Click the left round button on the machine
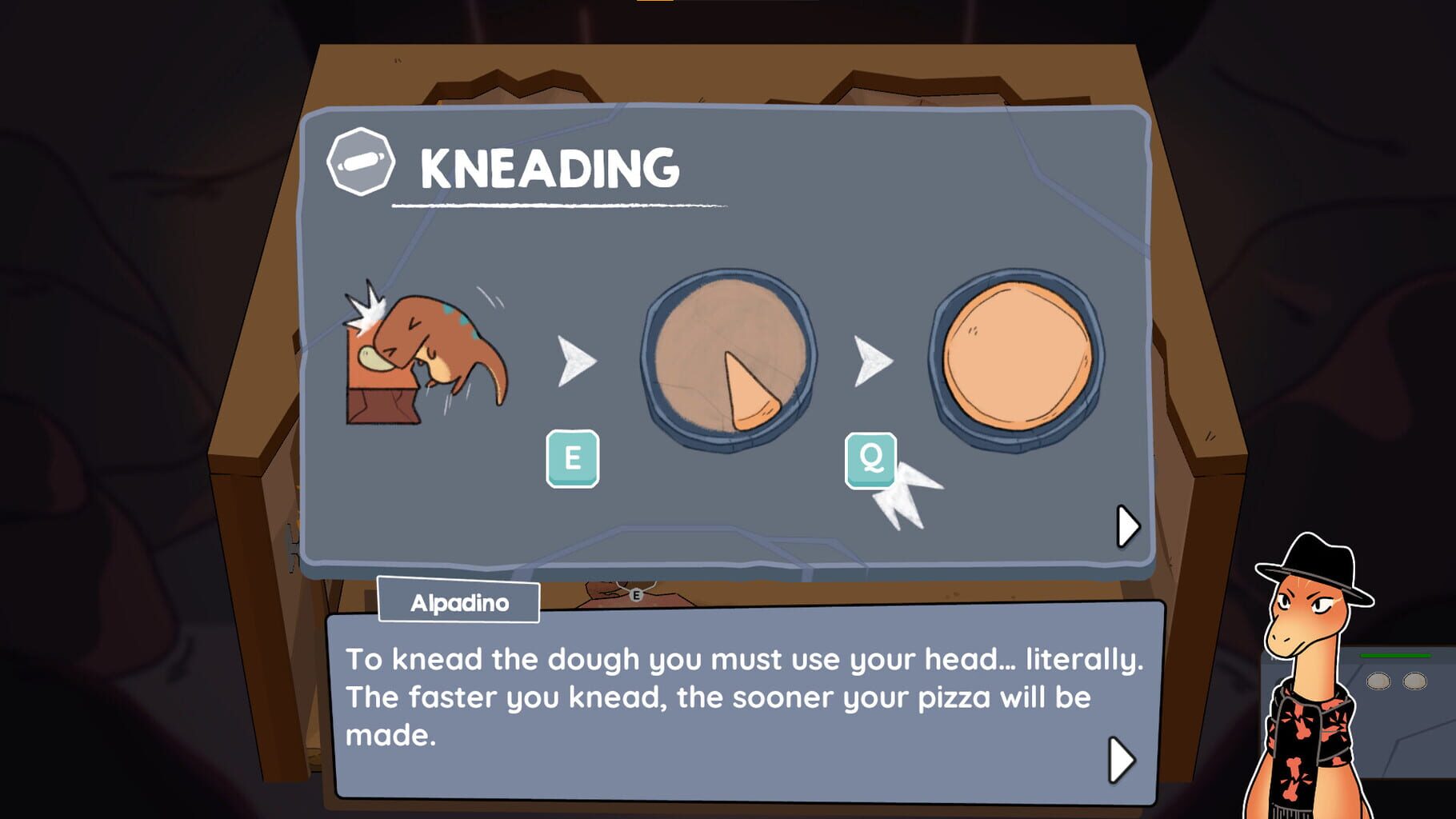The height and width of the screenshot is (819, 1456). [x=1378, y=681]
